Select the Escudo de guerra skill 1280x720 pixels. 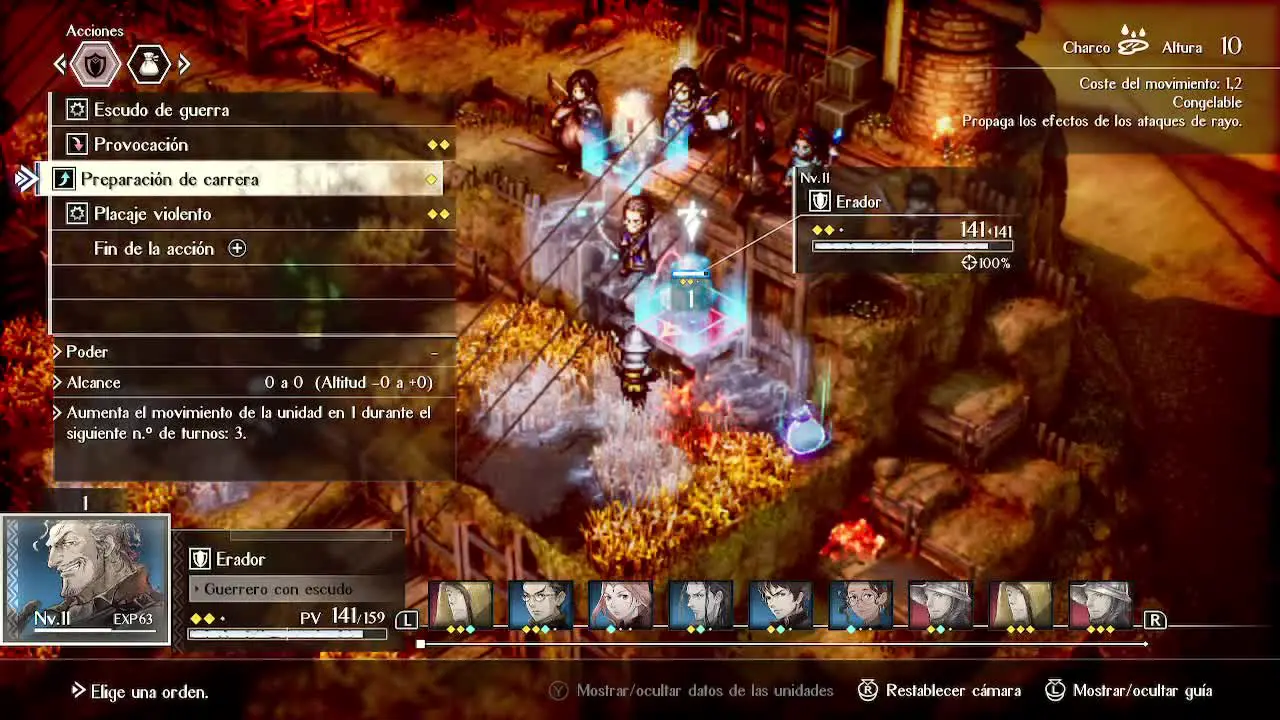[160, 110]
